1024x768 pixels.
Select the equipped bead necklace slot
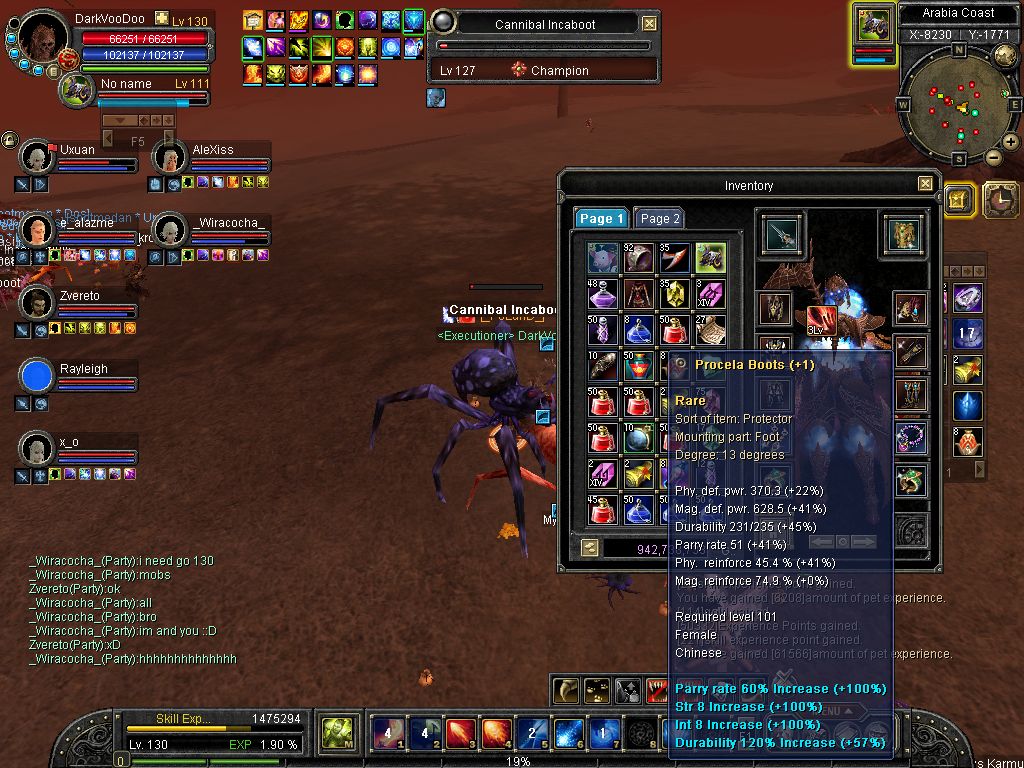coord(910,437)
